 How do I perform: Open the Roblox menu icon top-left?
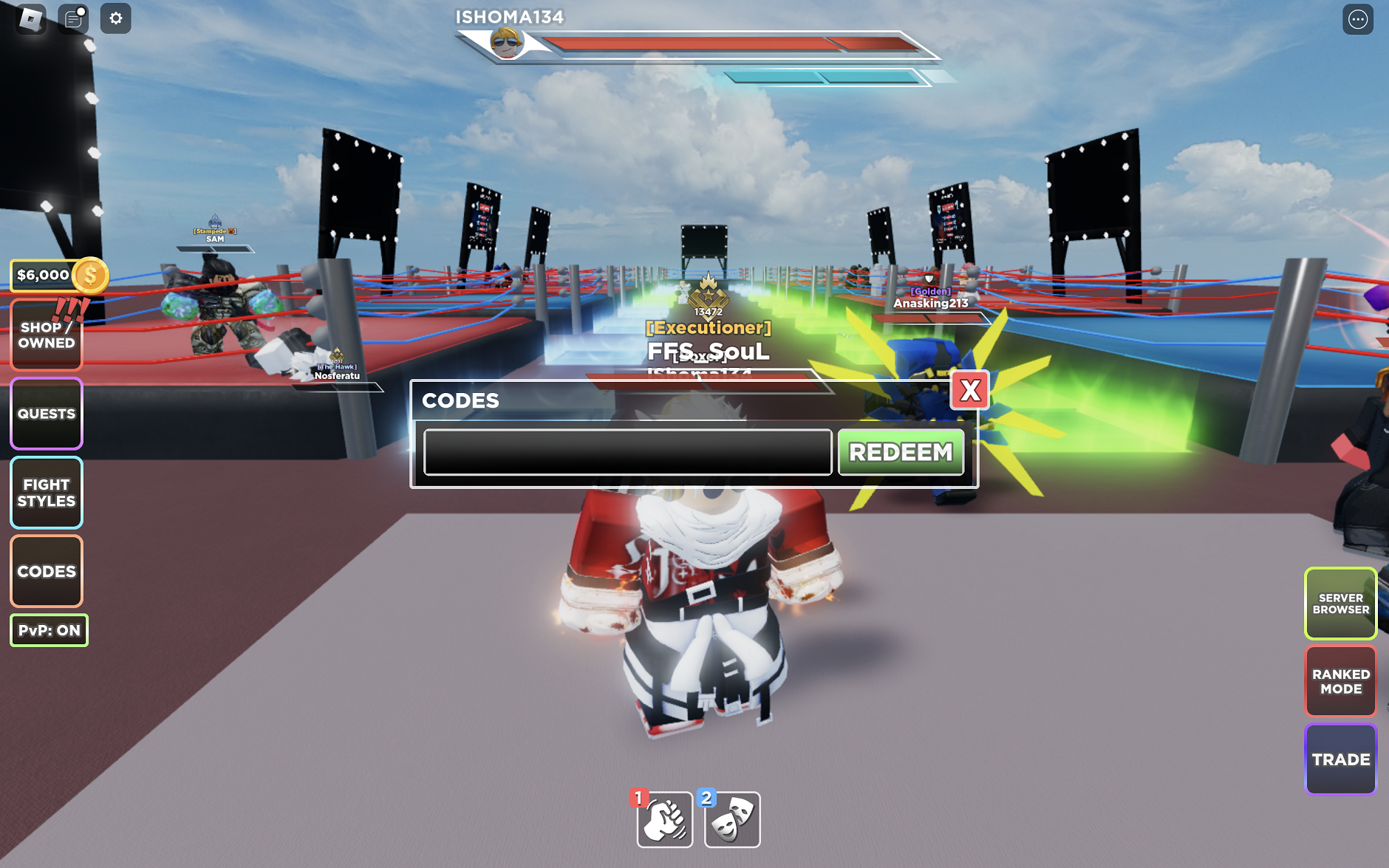coord(30,18)
